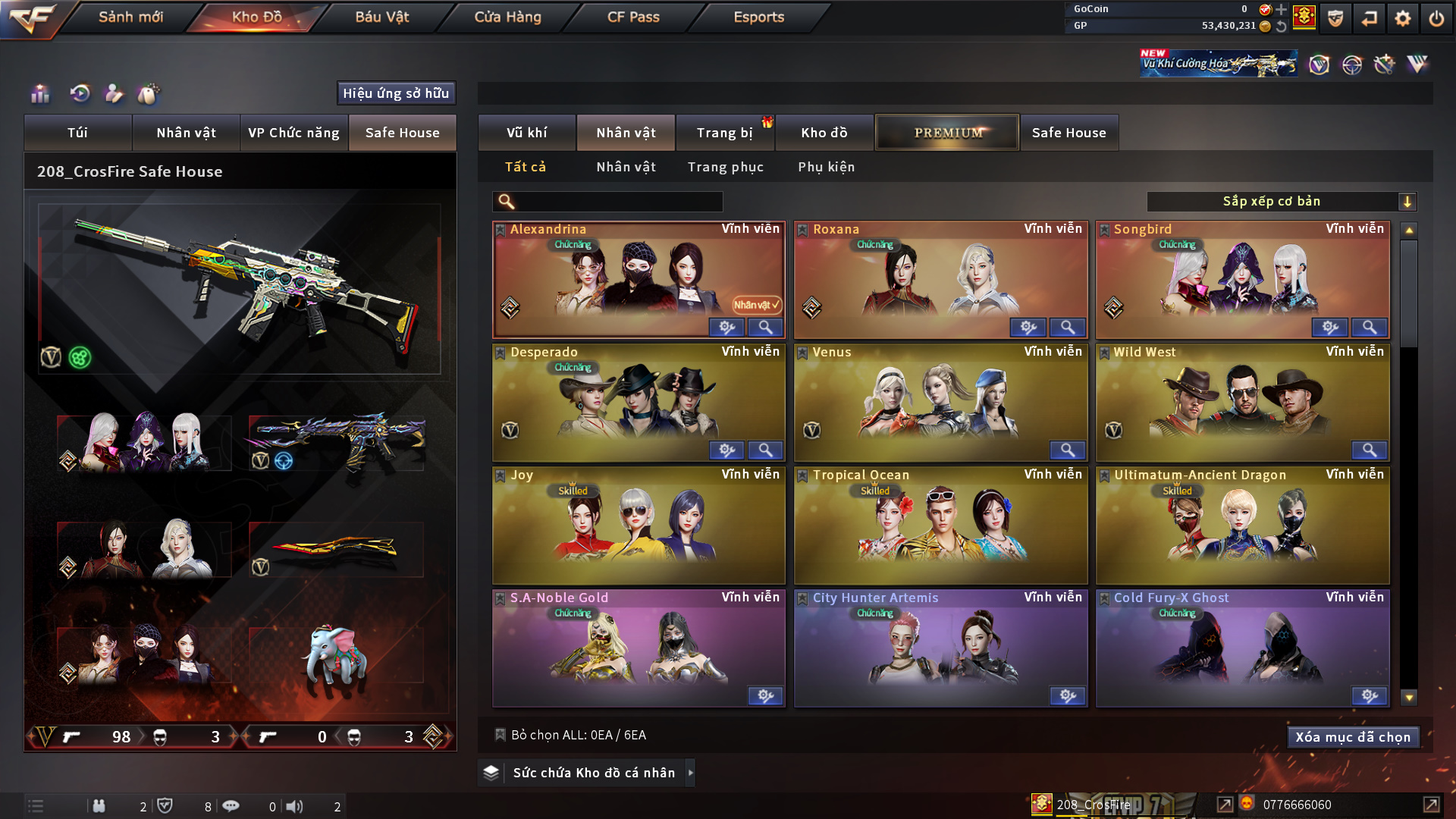The height and width of the screenshot is (819, 1456).
Task: Switch to the left panel Túi tab
Action: coord(77,133)
